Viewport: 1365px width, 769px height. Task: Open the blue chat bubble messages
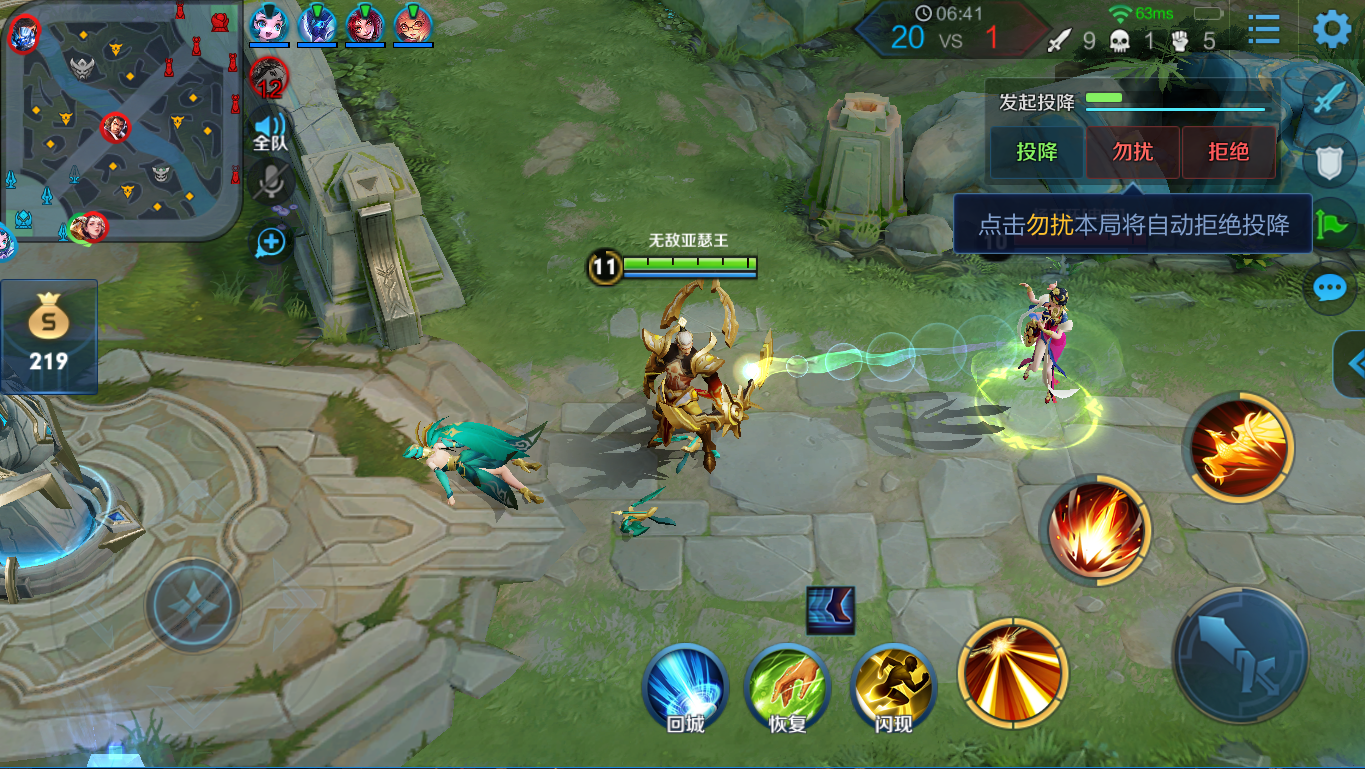coord(1330,289)
